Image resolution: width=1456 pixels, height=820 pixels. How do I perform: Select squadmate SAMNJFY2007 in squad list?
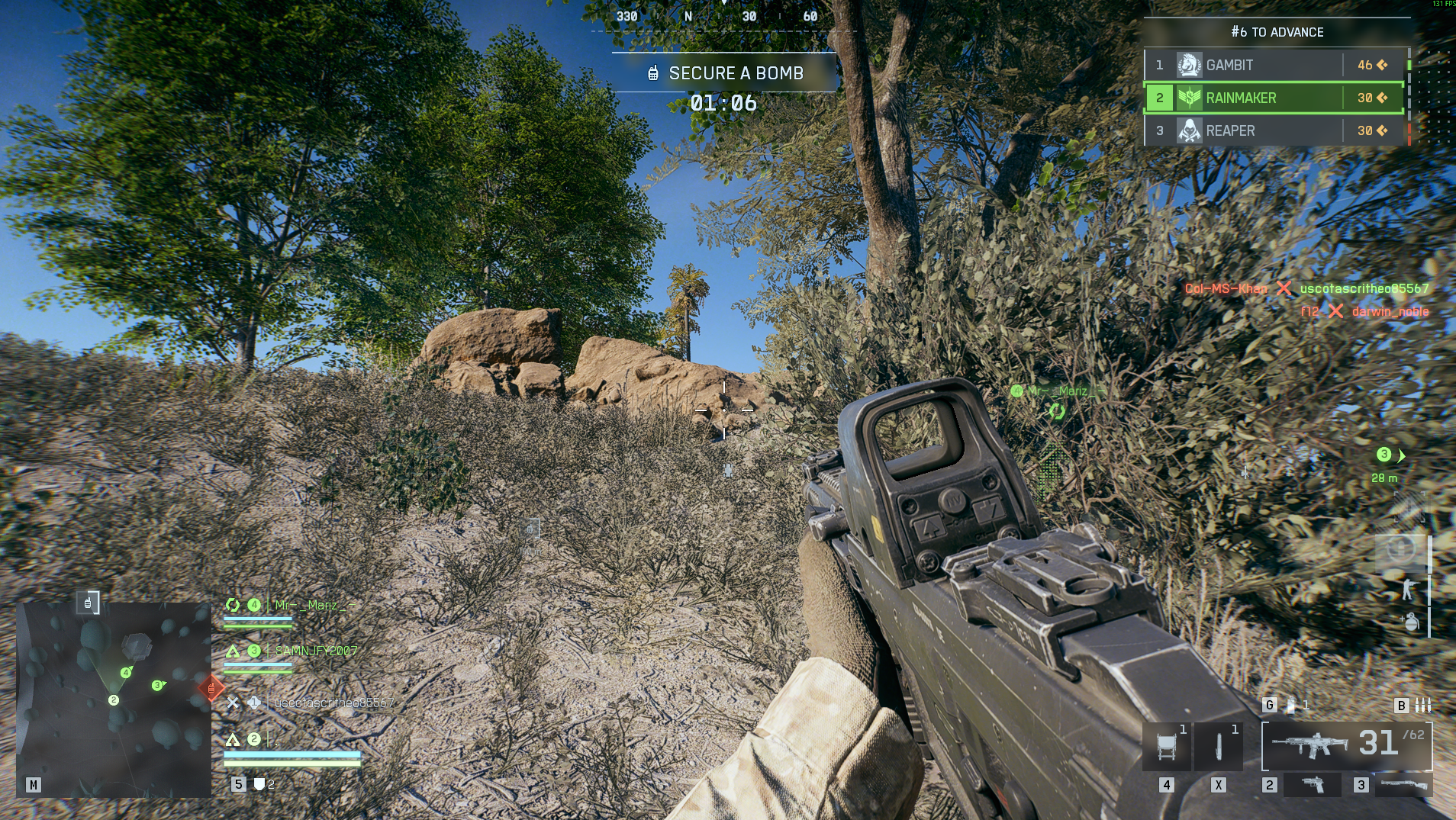click(316, 651)
